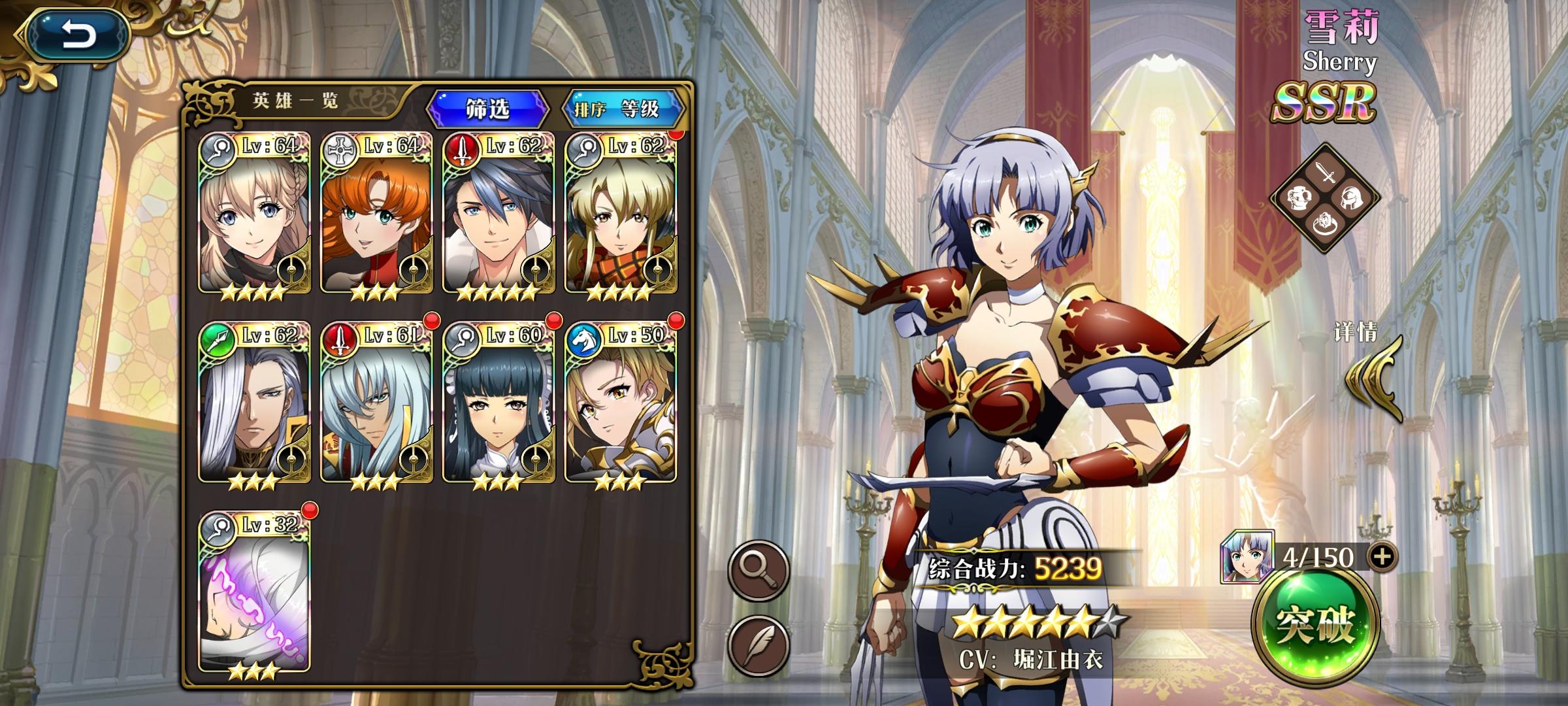
Task: Pick the blonde hero with plaid scarf
Action: click(621, 214)
